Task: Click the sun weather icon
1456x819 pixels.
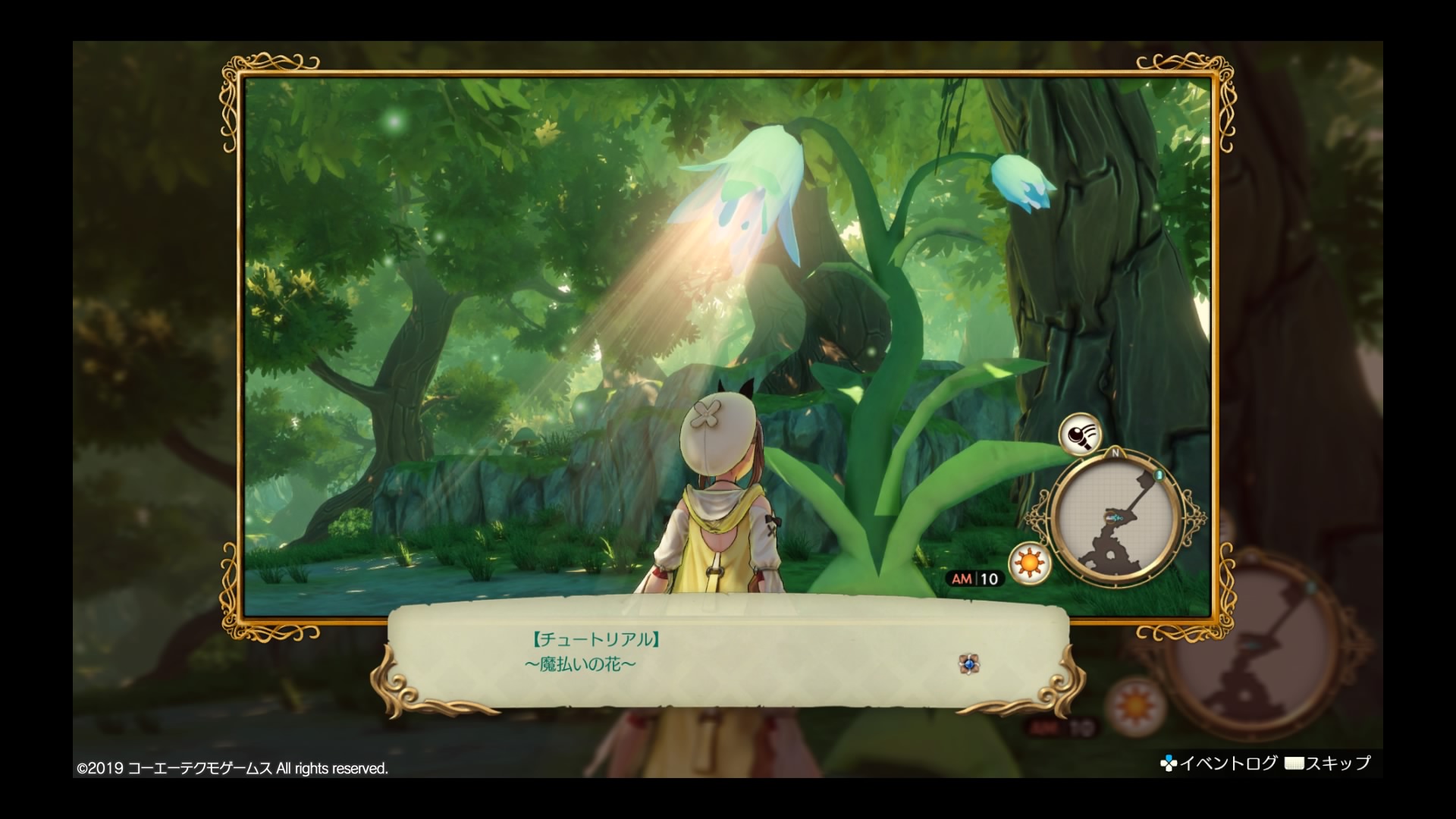Action: 1029,563
